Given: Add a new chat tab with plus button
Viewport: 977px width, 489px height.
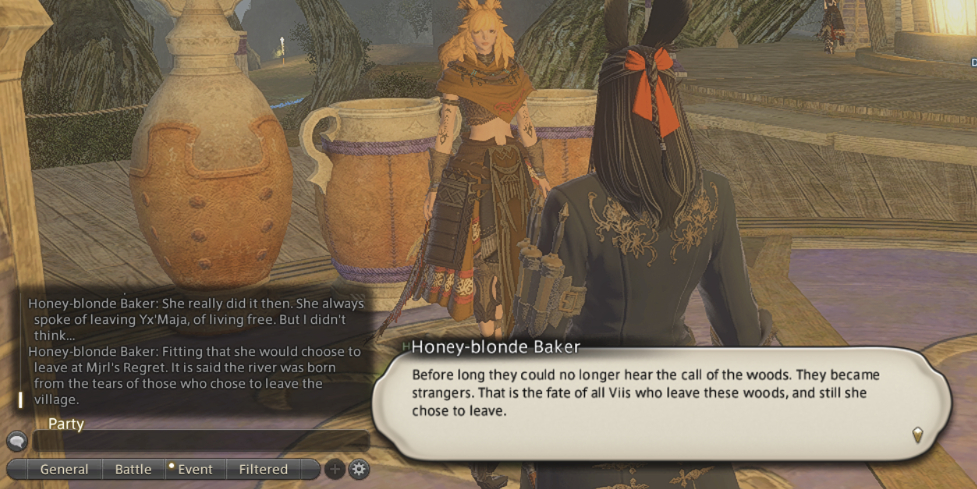Looking at the screenshot, I should [x=335, y=469].
